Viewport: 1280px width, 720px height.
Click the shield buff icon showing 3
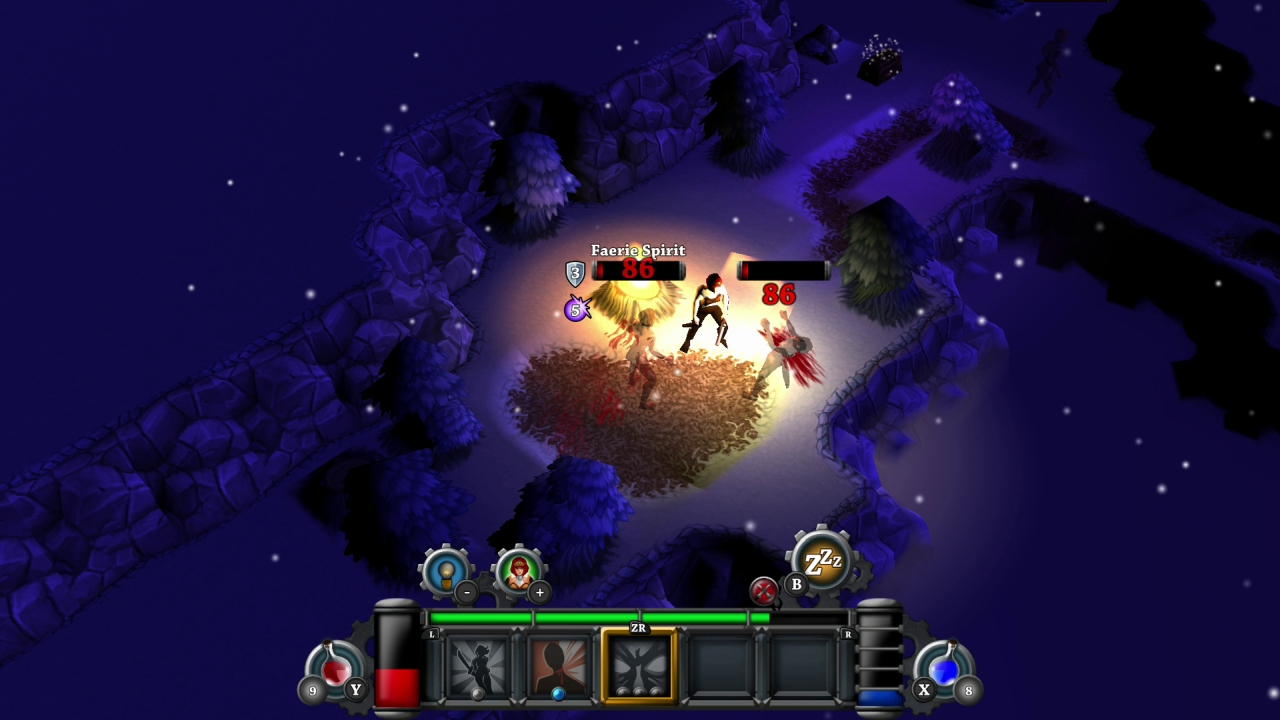(575, 271)
